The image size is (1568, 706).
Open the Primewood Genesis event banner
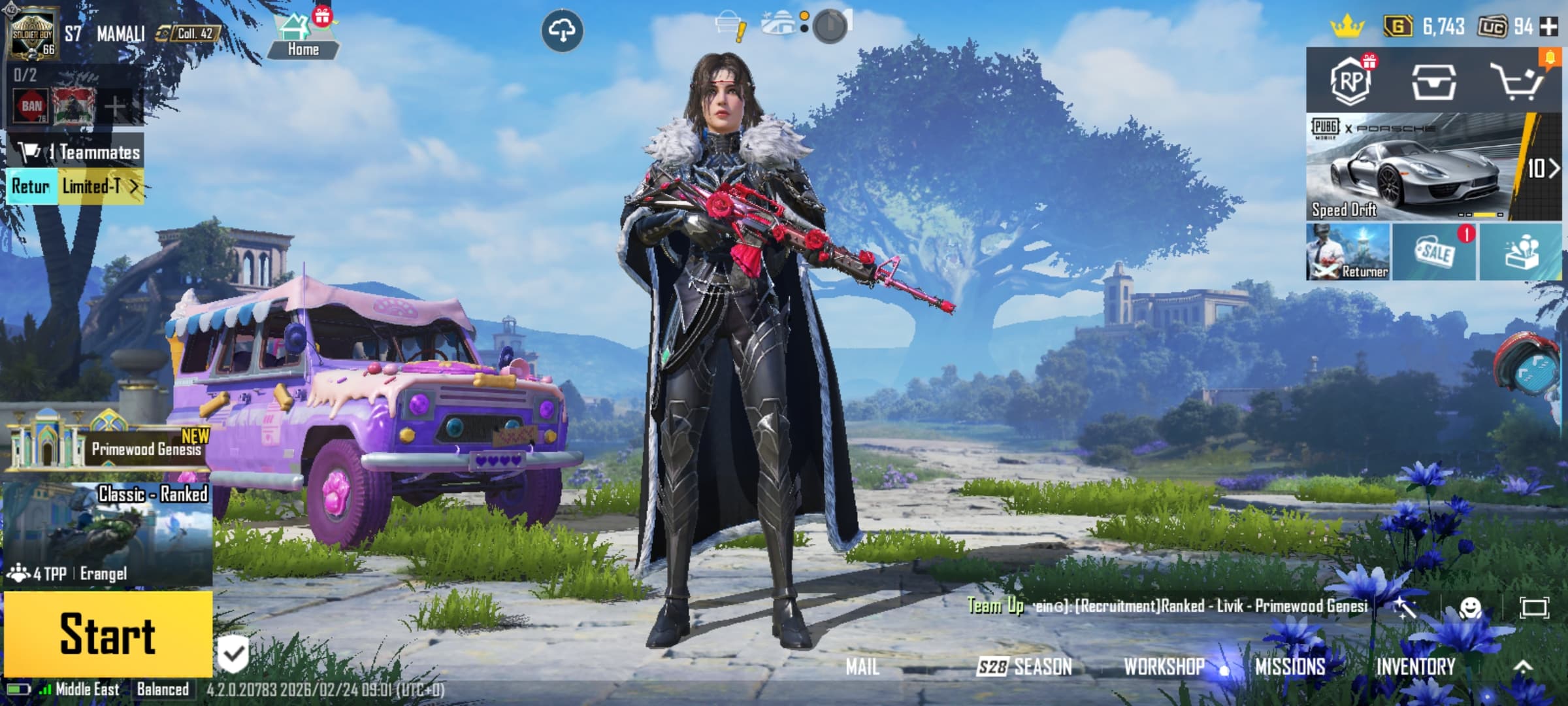tap(108, 445)
